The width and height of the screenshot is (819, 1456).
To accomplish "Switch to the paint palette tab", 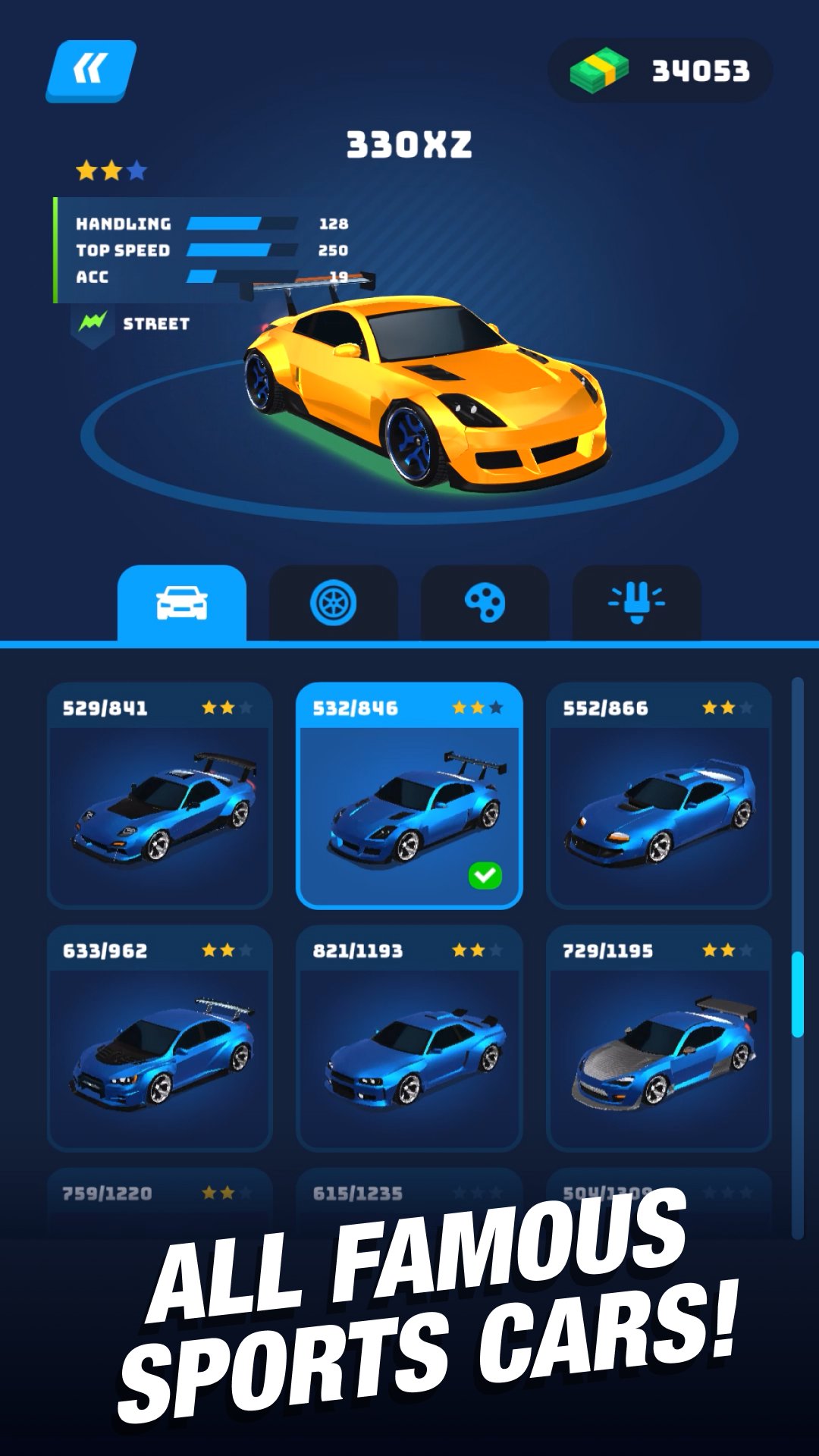I will pos(485,604).
